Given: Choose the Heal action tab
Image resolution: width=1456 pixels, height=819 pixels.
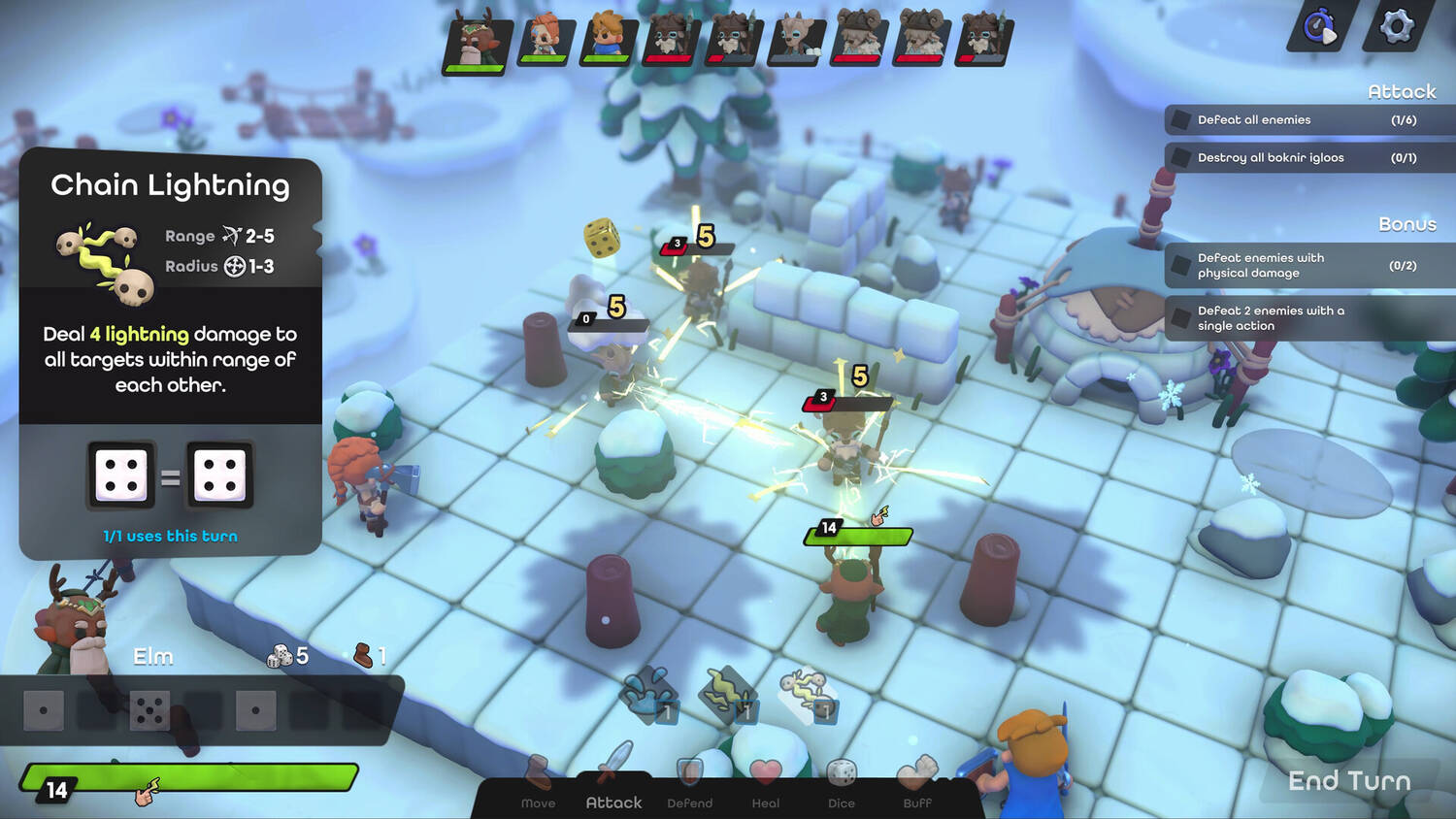Looking at the screenshot, I should pos(765,784).
